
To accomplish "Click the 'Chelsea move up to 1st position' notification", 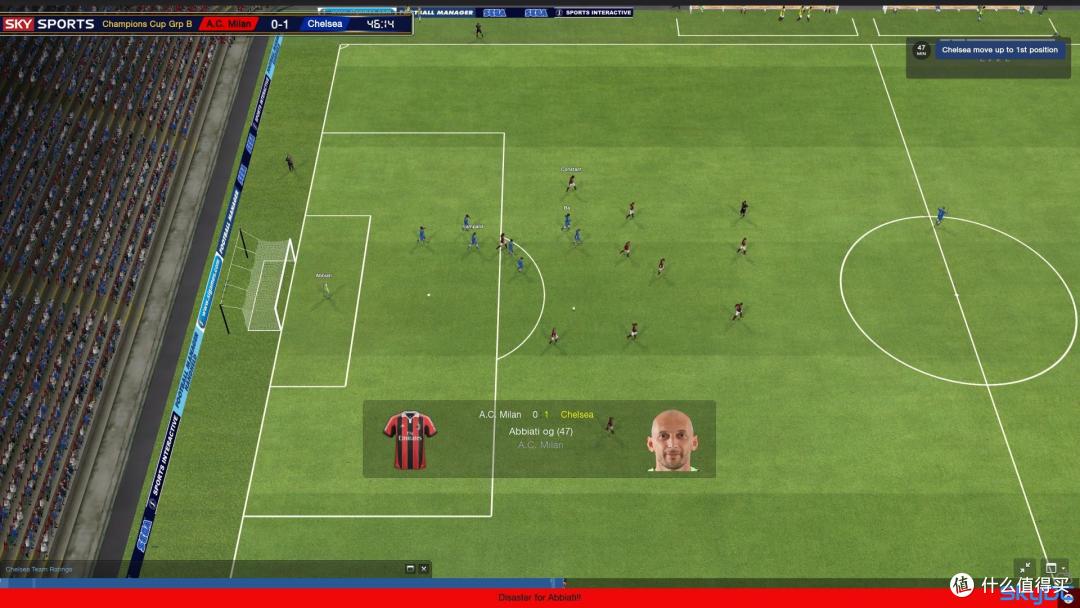I will tap(999, 49).
